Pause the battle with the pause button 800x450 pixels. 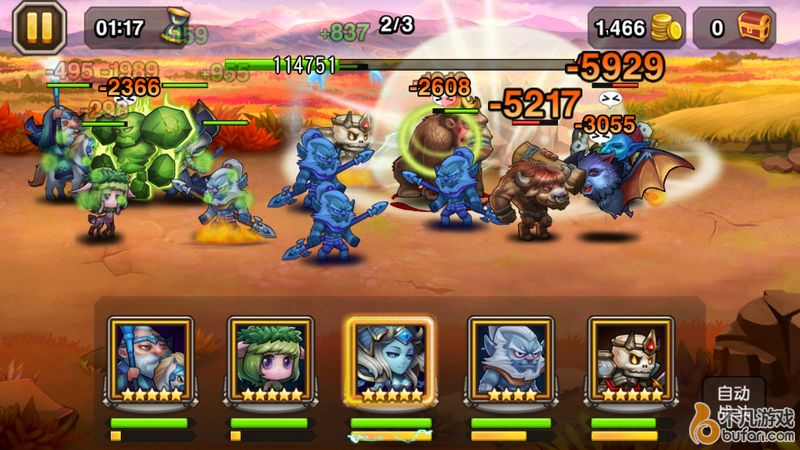(38, 27)
